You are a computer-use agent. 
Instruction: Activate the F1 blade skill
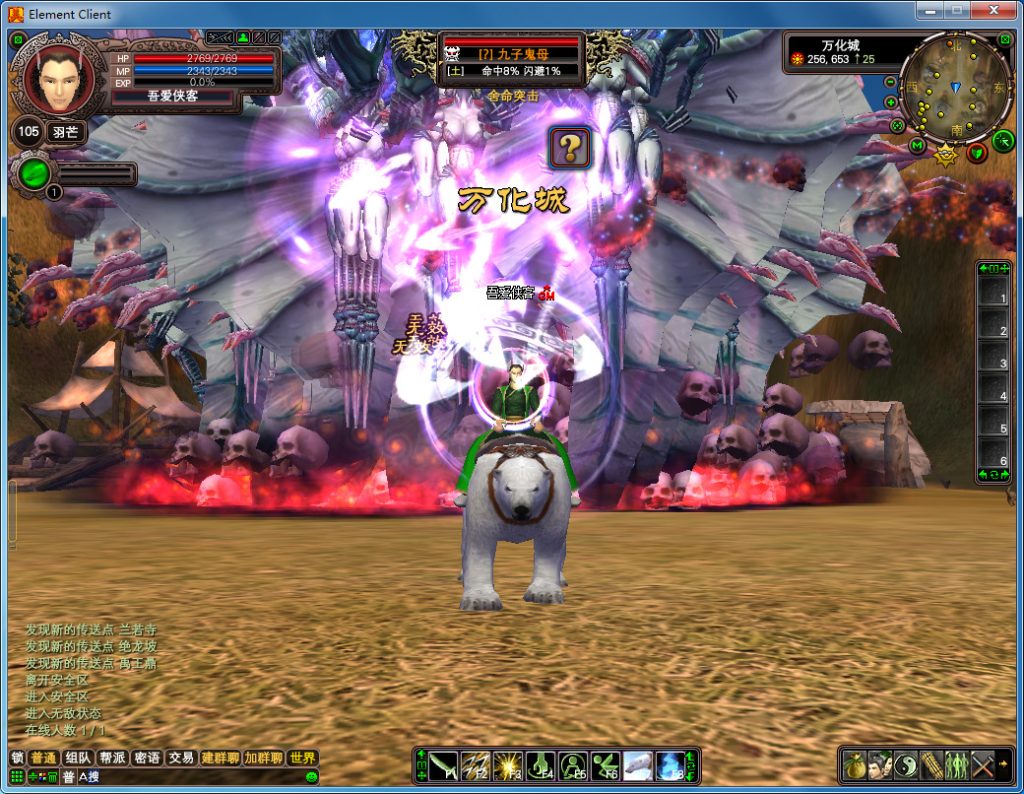444,766
